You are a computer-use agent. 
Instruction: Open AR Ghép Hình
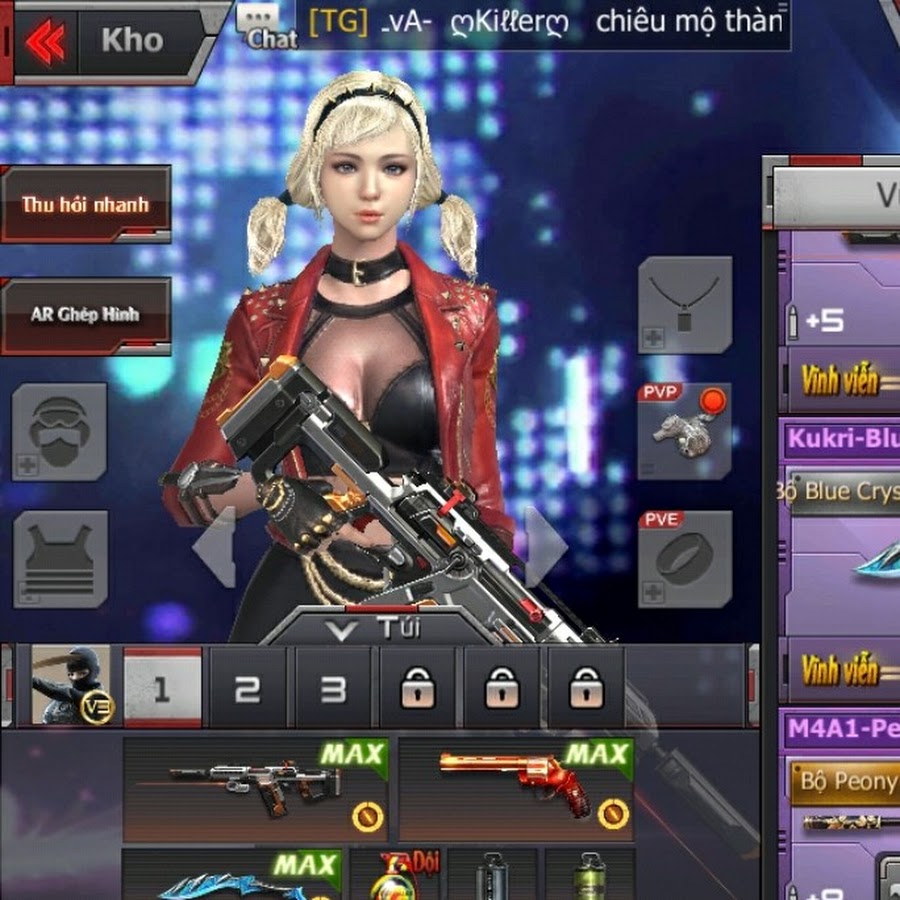(86, 315)
